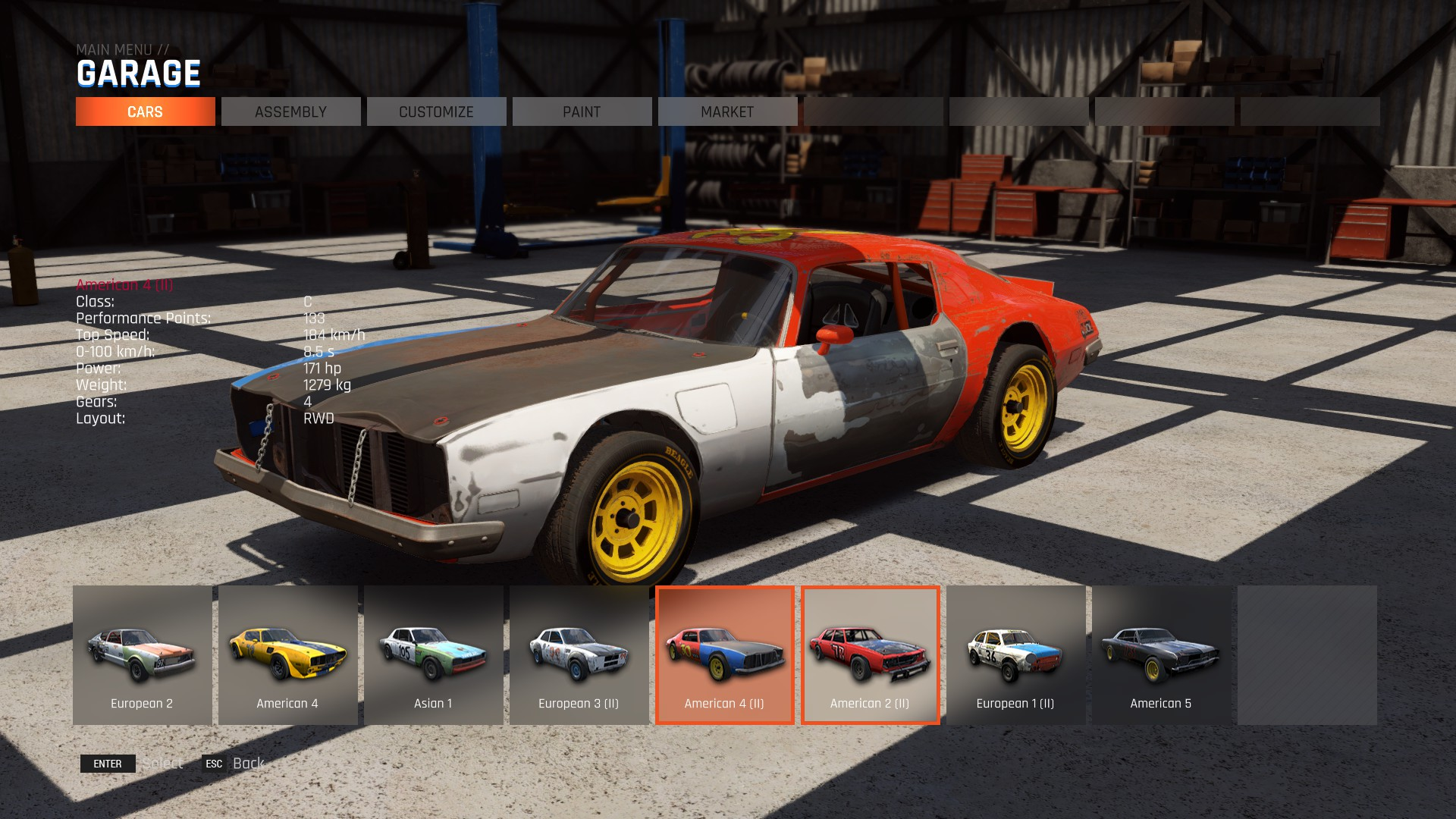Select the American 2 (II) car
The image size is (1456, 819).
click(x=870, y=654)
